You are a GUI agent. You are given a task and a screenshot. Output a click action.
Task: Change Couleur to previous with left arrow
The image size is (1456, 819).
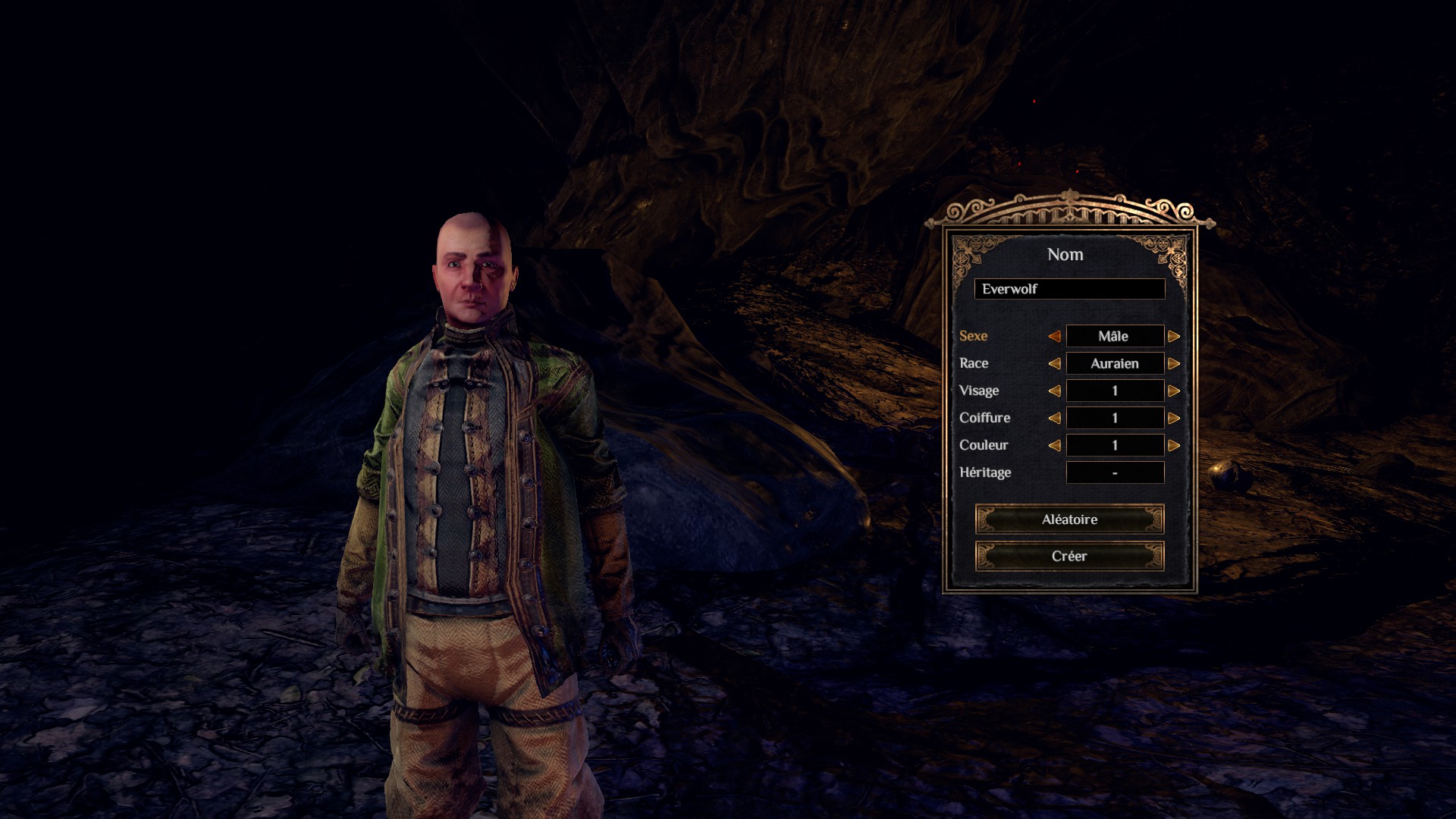click(1054, 445)
